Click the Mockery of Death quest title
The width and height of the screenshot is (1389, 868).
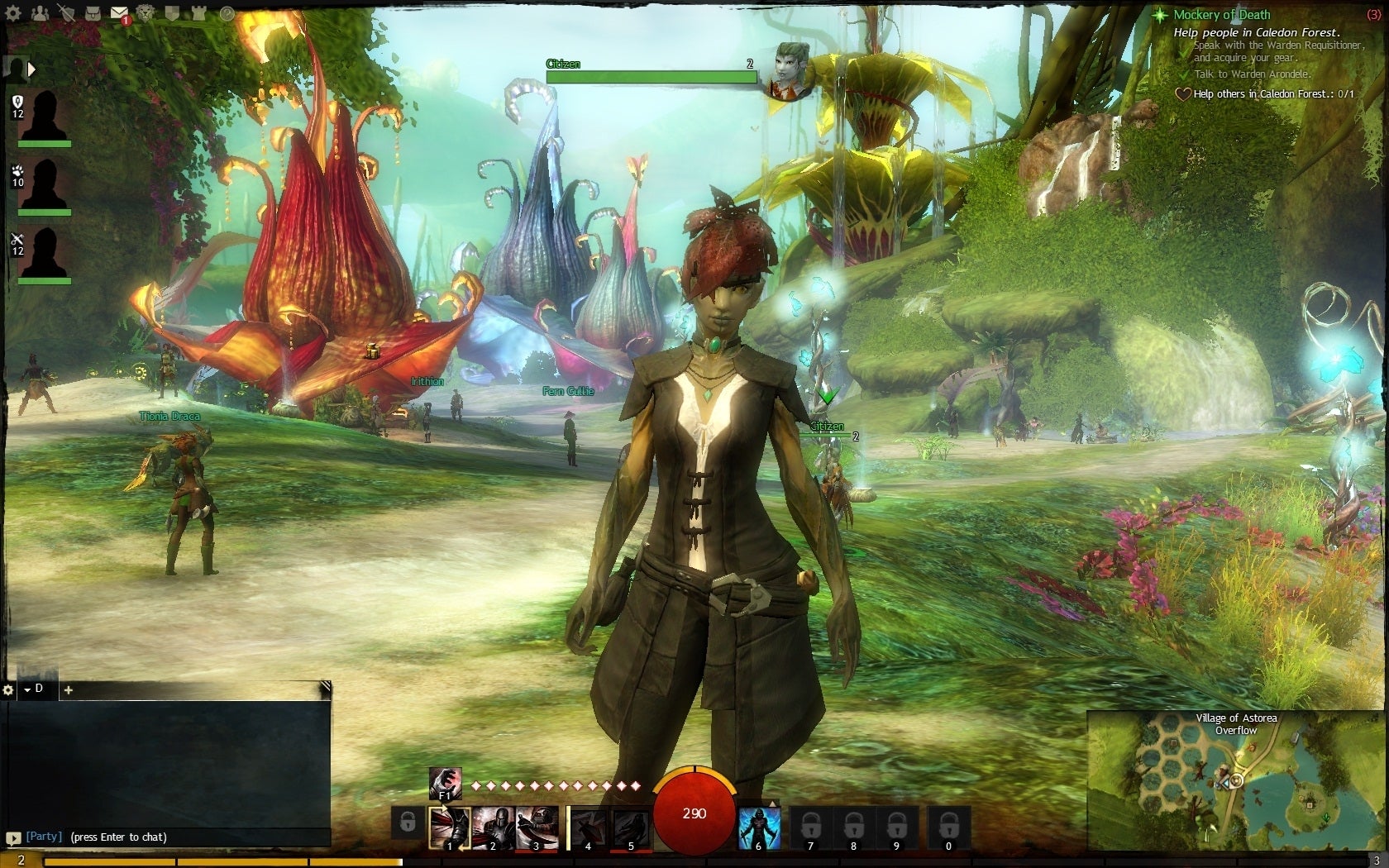(x=1220, y=15)
